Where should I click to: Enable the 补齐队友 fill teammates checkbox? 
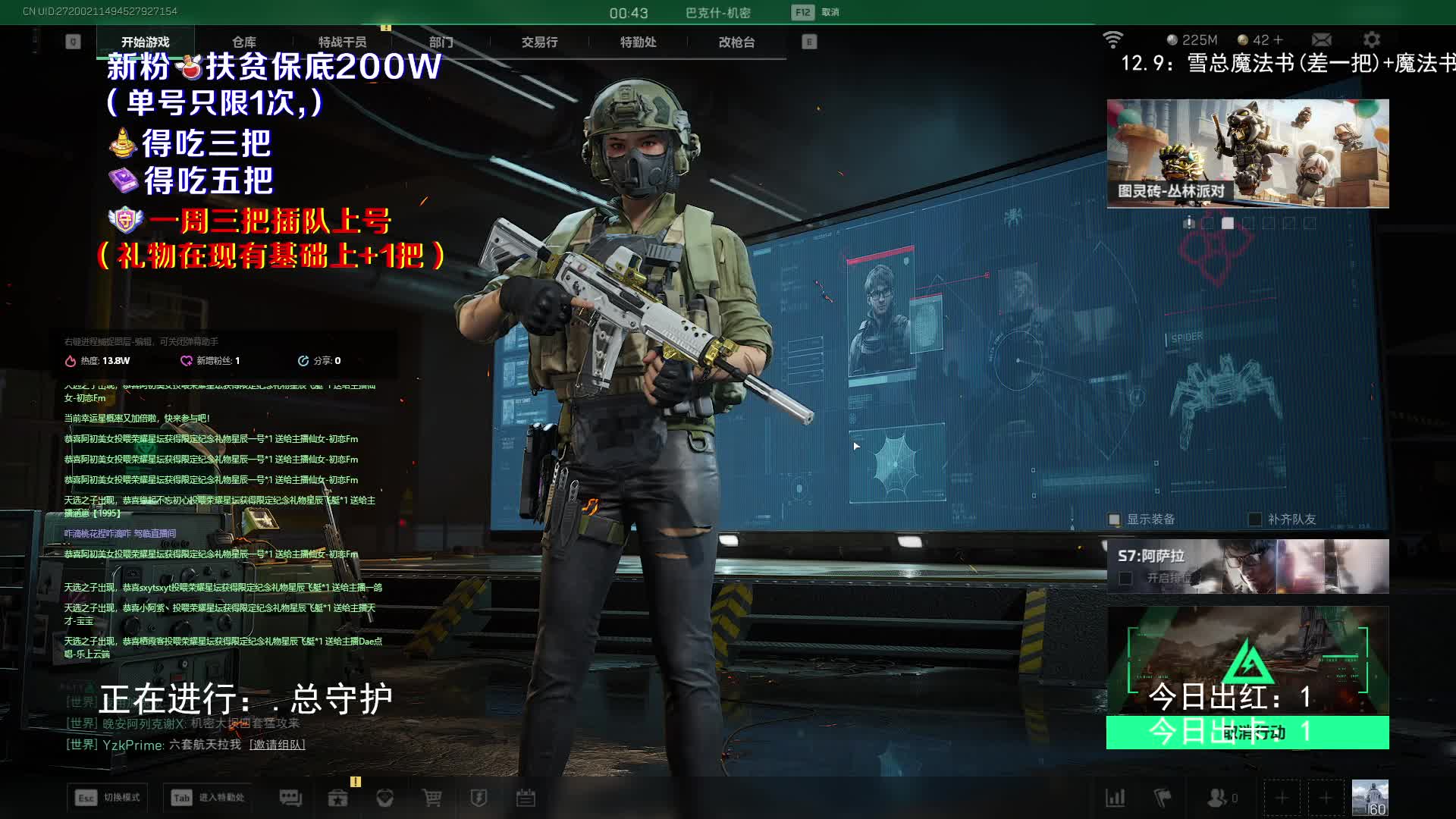pos(1255,519)
